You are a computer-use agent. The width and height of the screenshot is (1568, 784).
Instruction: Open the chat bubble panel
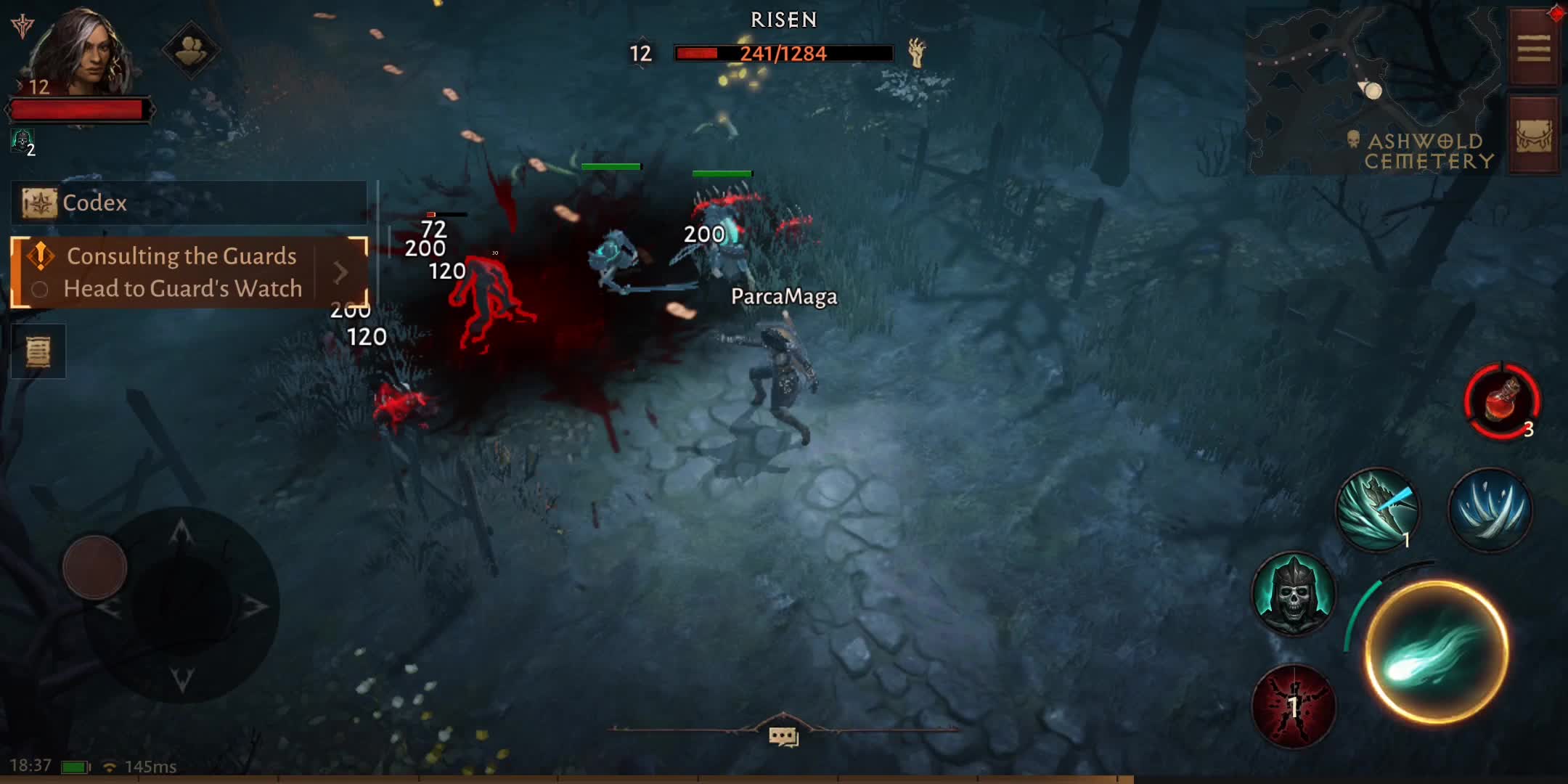pos(783,737)
